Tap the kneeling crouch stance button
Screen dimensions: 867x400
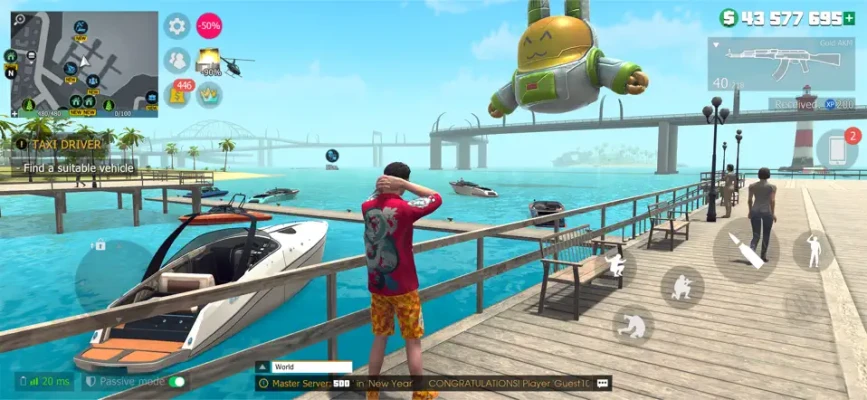click(682, 287)
